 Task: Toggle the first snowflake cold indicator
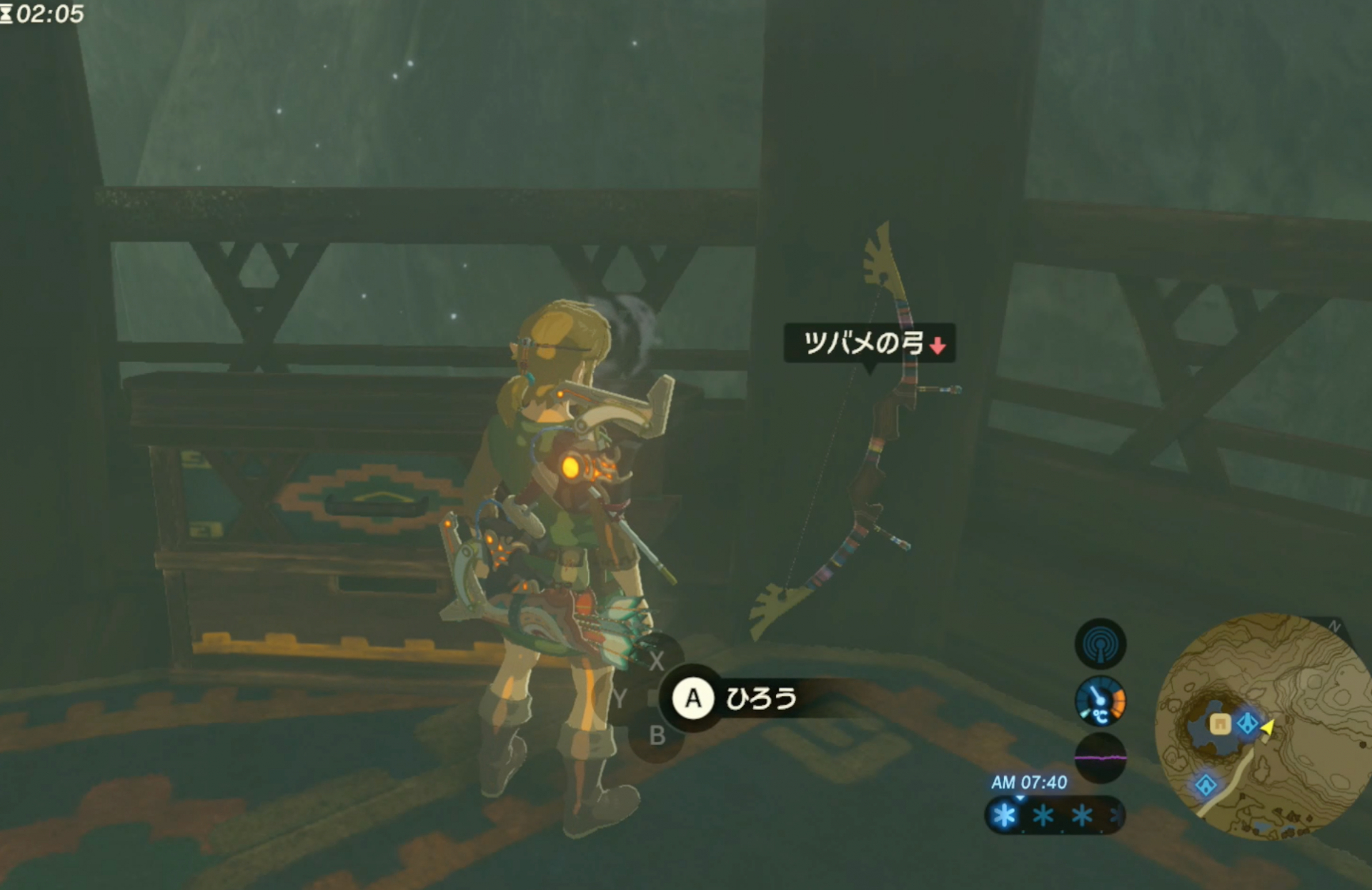[x=1004, y=815]
